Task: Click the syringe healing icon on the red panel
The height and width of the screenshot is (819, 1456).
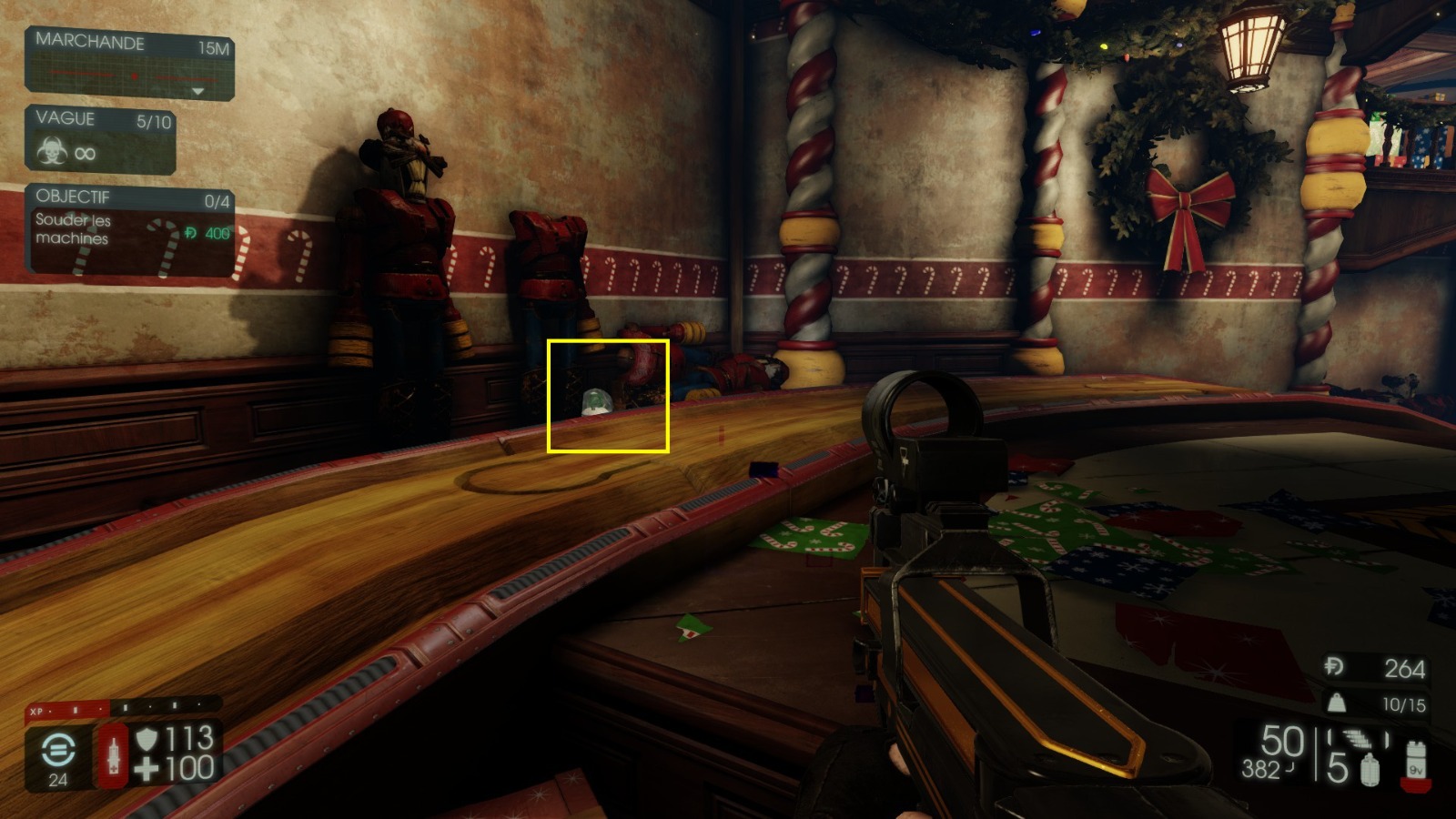Action: click(x=114, y=756)
